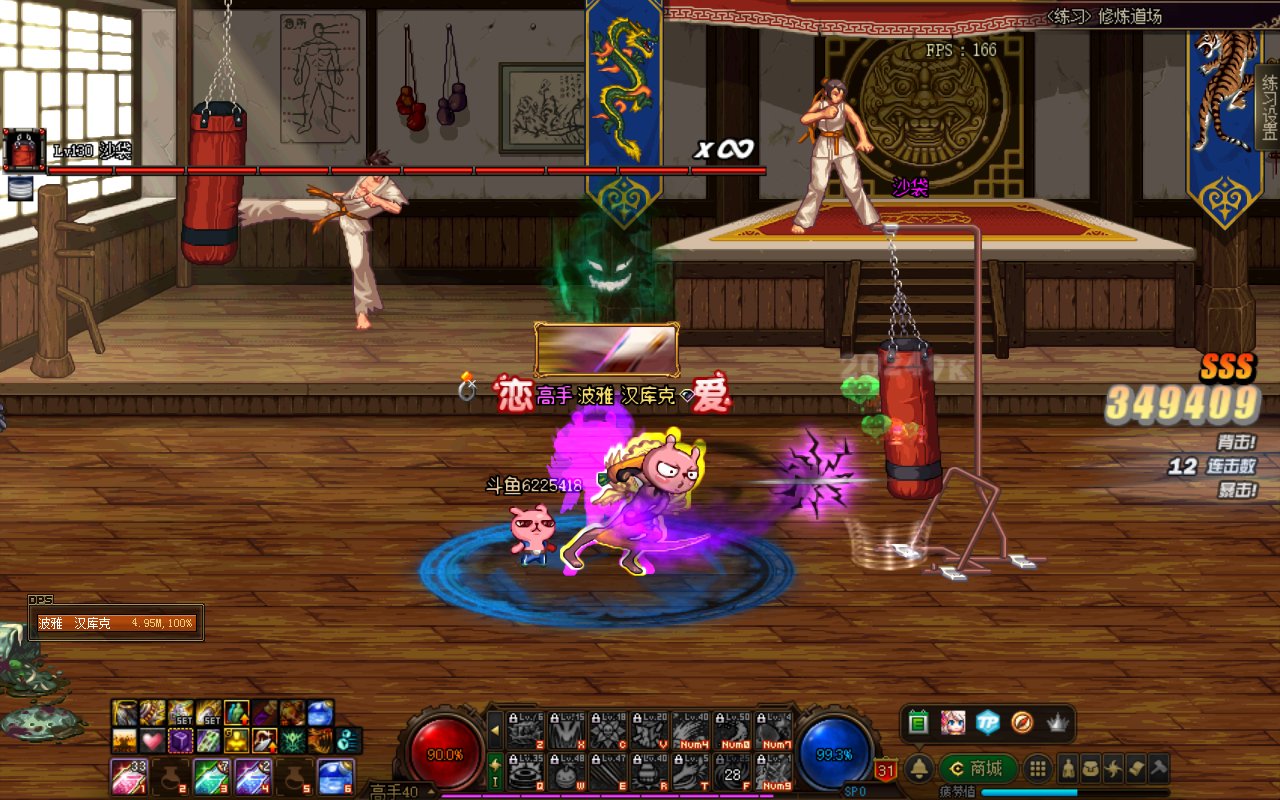Open the TP hexagon icon
The image size is (1280, 800).
(x=988, y=722)
